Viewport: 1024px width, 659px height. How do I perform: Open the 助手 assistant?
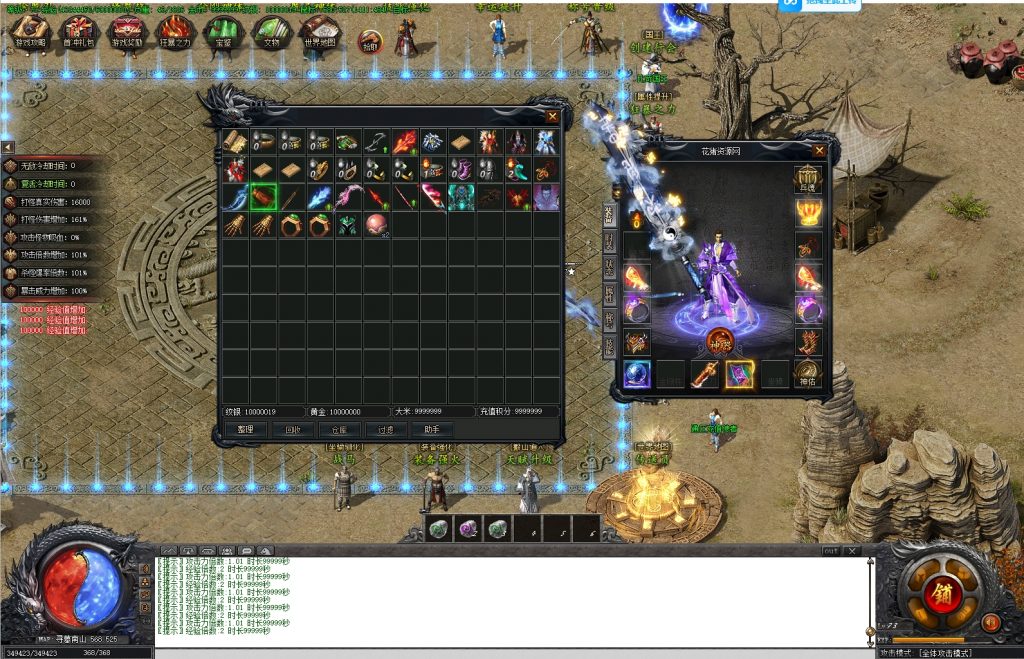pos(432,429)
